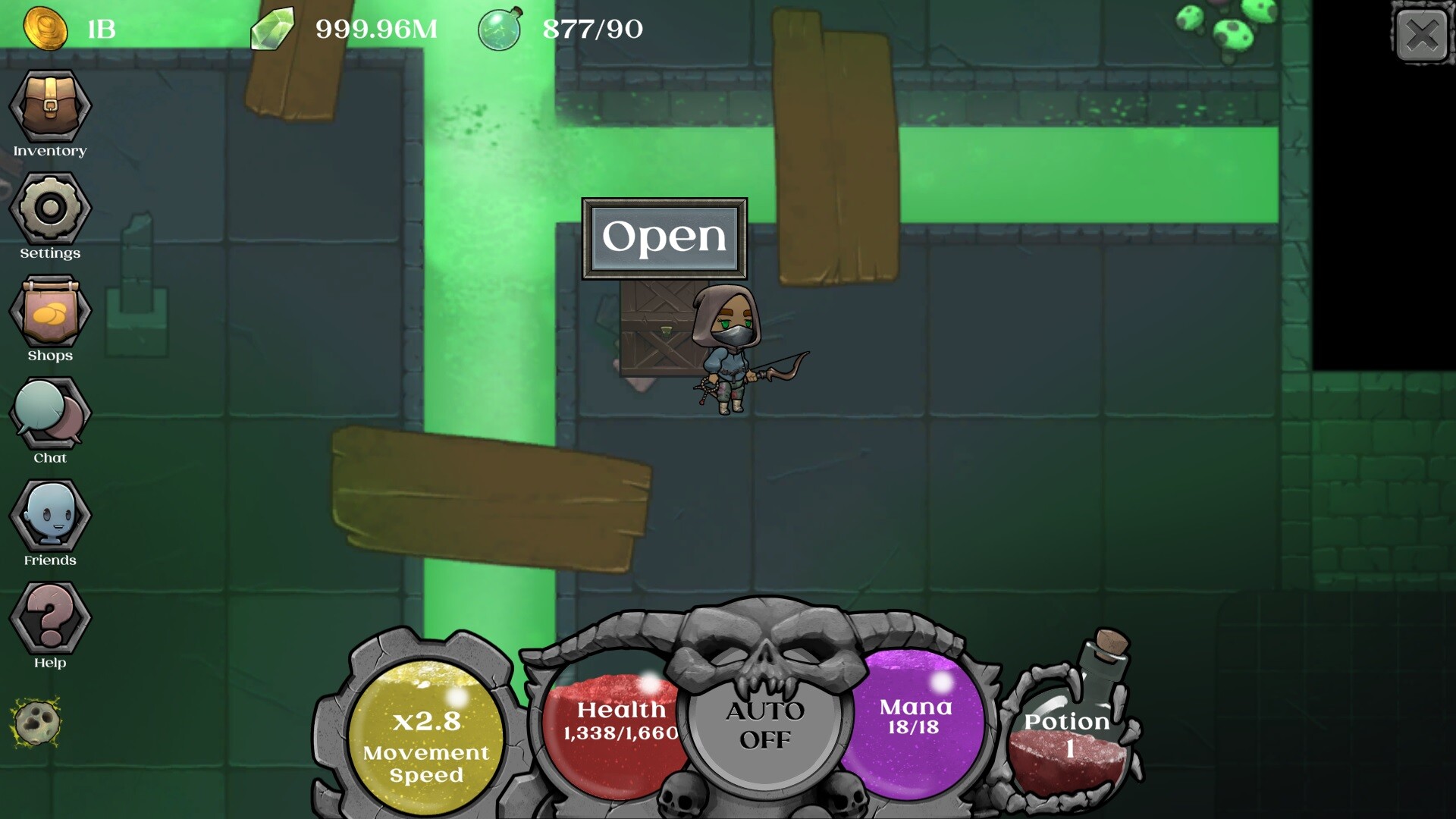Image resolution: width=1456 pixels, height=819 pixels.
Task: Check the 877/90 potion flask counter
Action: [498, 29]
